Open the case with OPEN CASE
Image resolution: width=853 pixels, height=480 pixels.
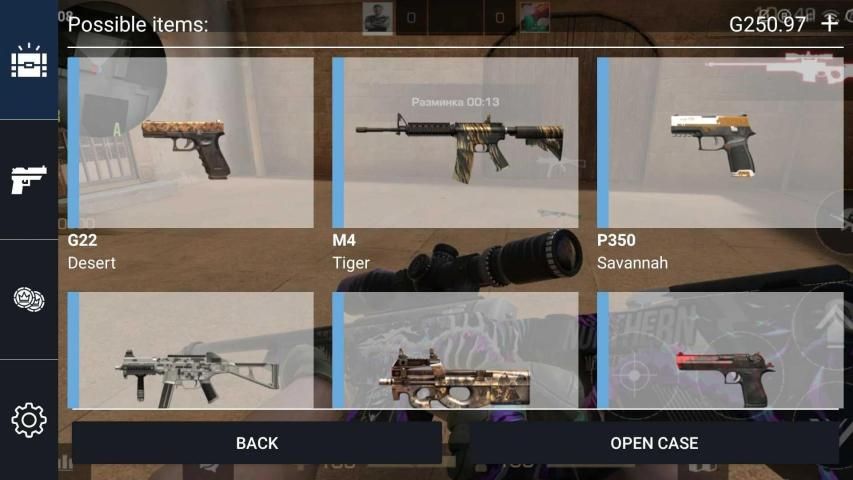(x=654, y=442)
